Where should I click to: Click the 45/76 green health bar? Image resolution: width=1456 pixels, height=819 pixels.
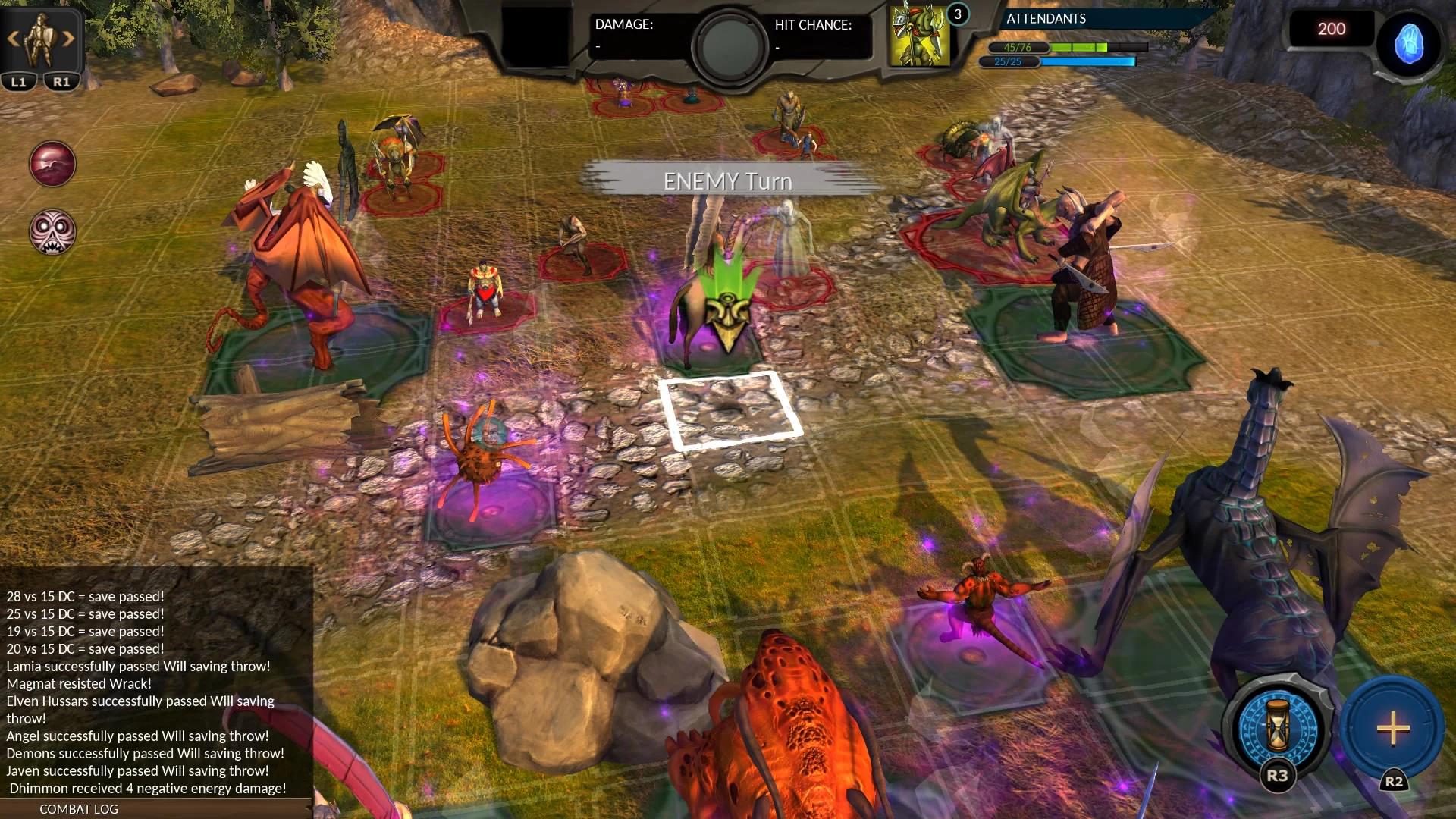tap(1054, 48)
